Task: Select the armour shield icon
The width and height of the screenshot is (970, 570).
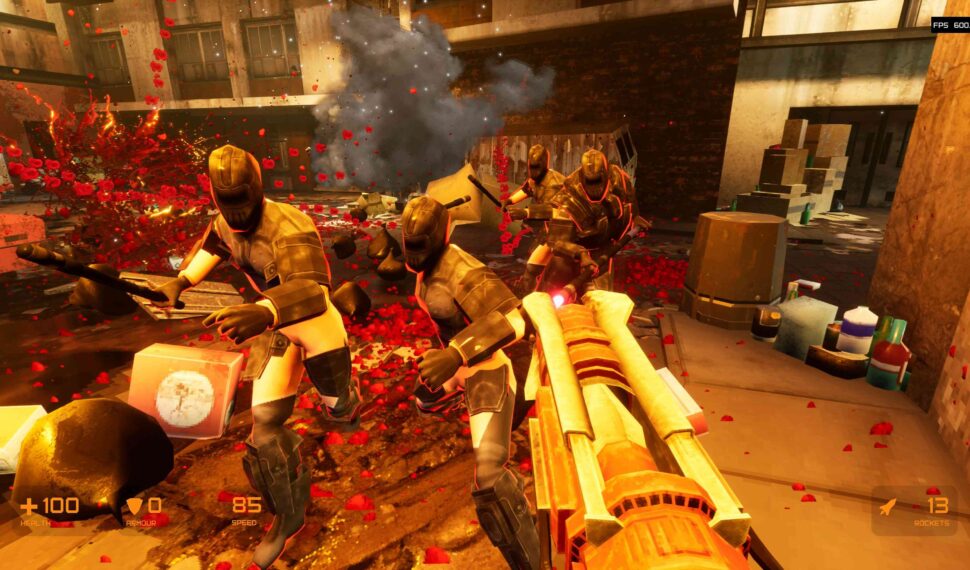Action: [134, 506]
